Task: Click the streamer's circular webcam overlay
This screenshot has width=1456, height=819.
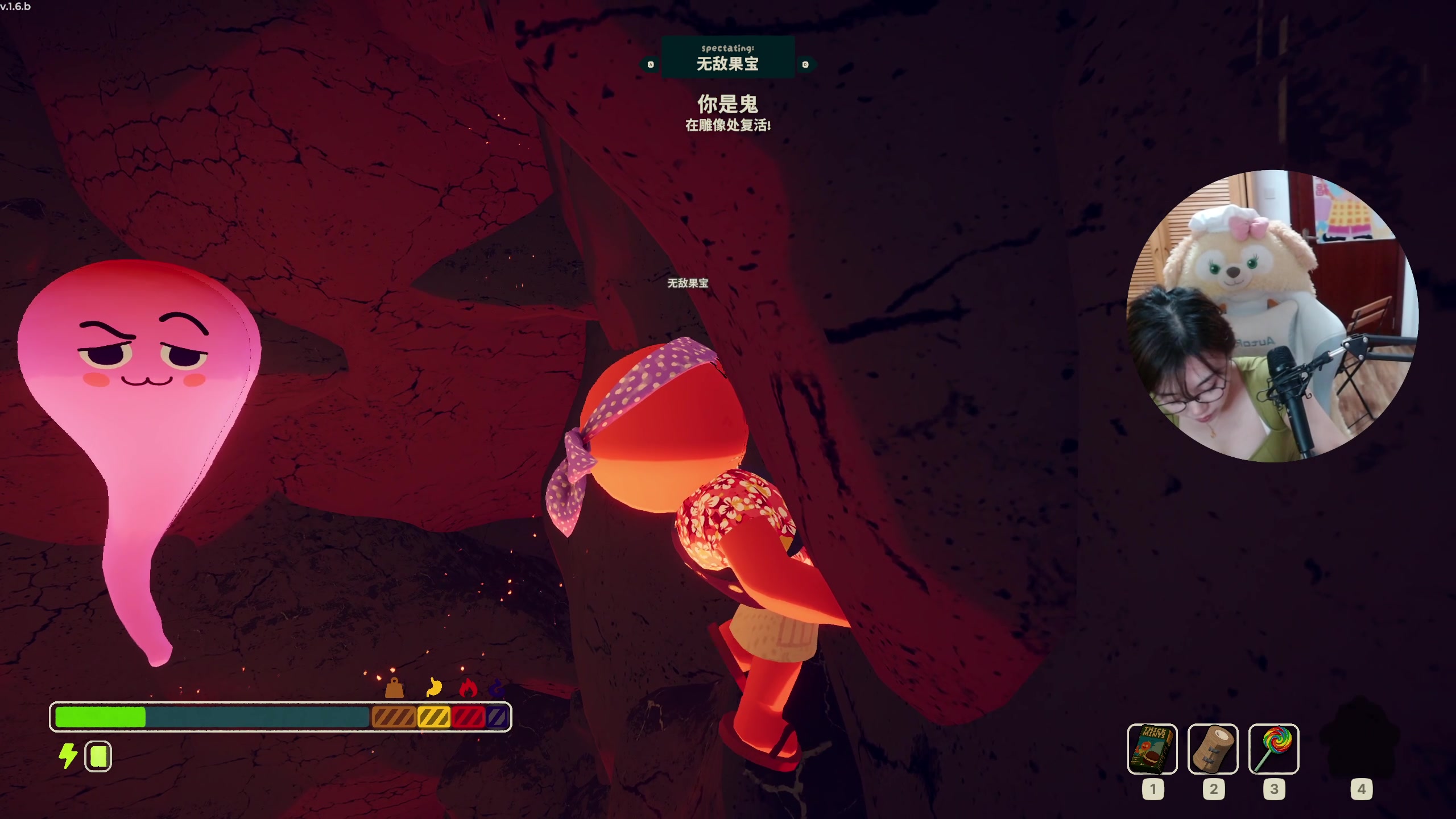Action: [x=1272, y=316]
